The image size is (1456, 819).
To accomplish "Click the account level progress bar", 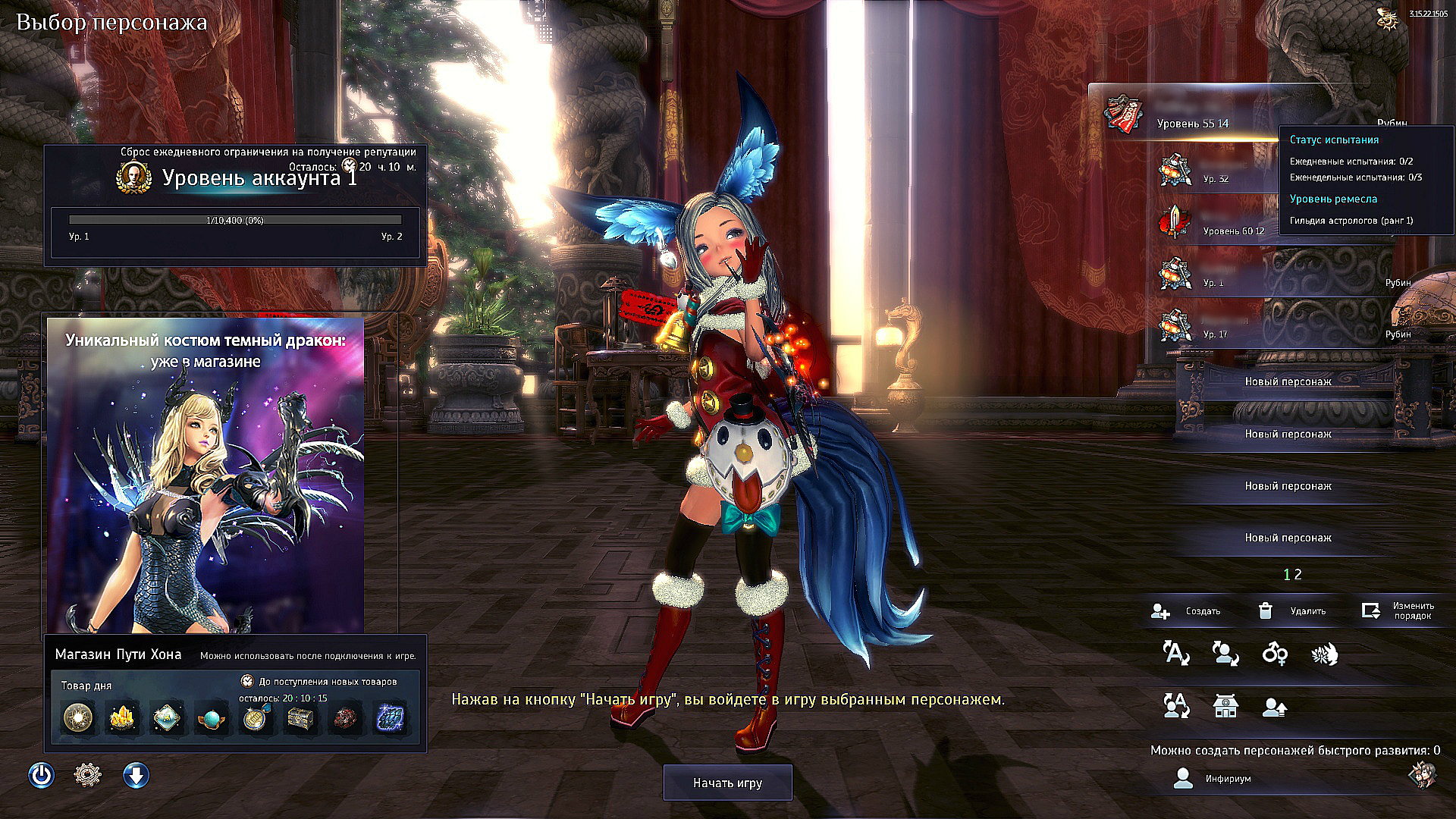I will (234, 220).
